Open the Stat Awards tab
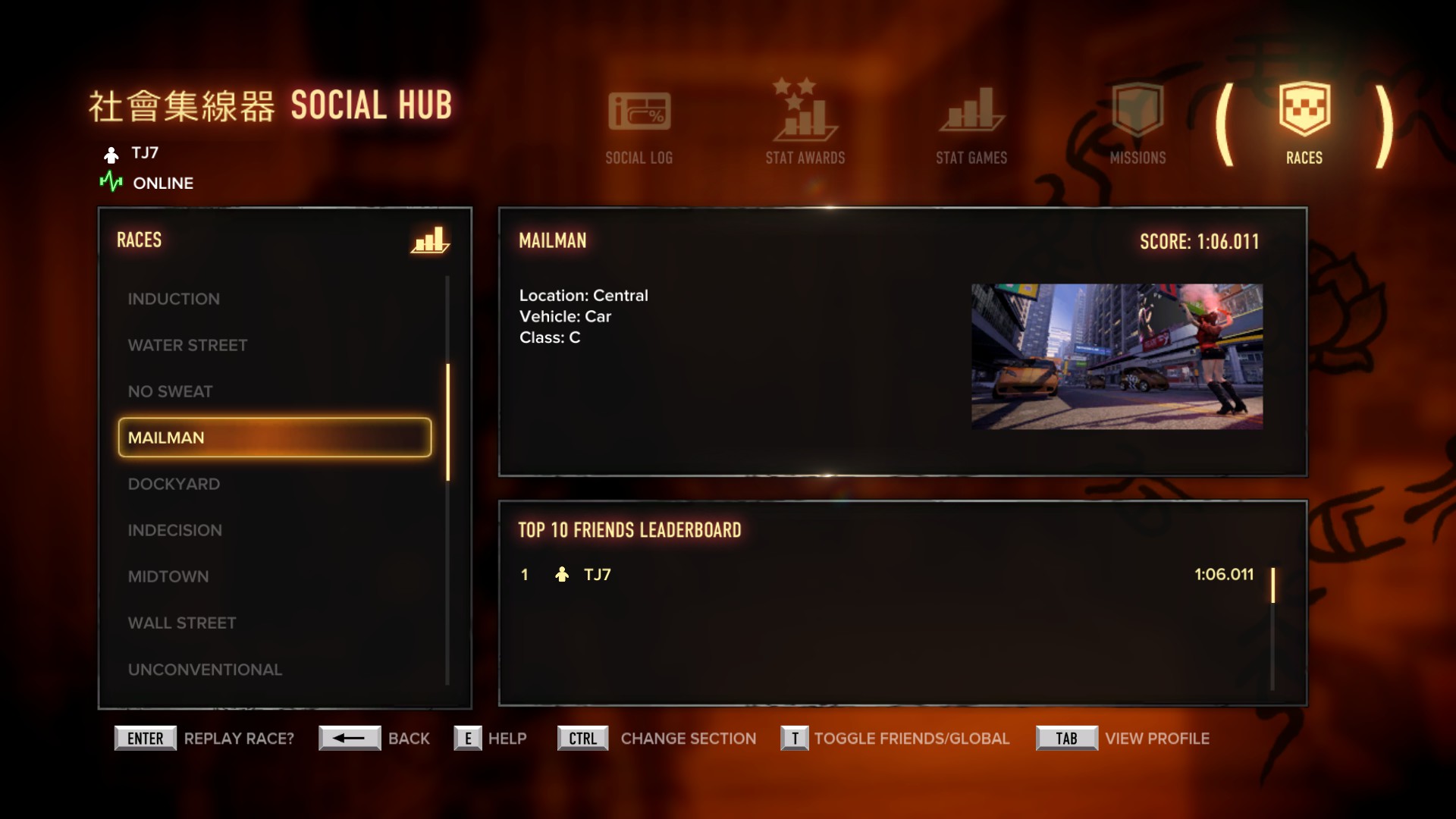The height and width of the screenshot is (819, 1456). coord(805,123)
